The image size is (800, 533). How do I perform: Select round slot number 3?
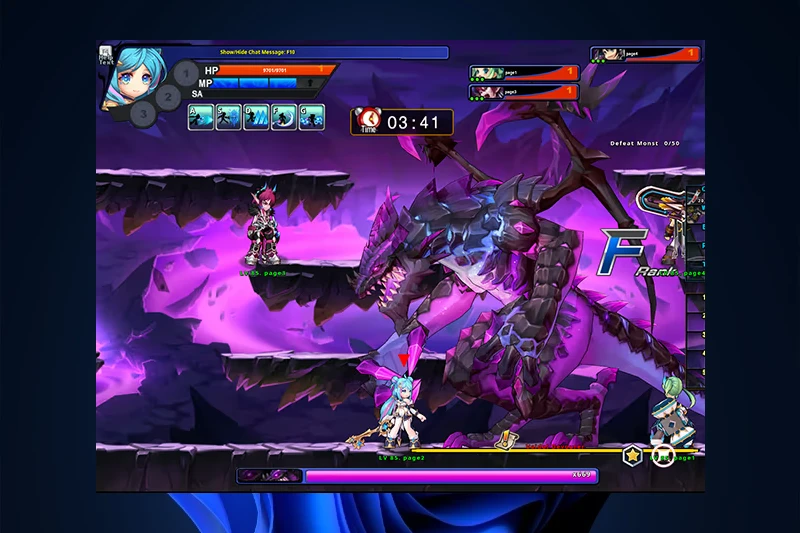[x=144, y=113]
